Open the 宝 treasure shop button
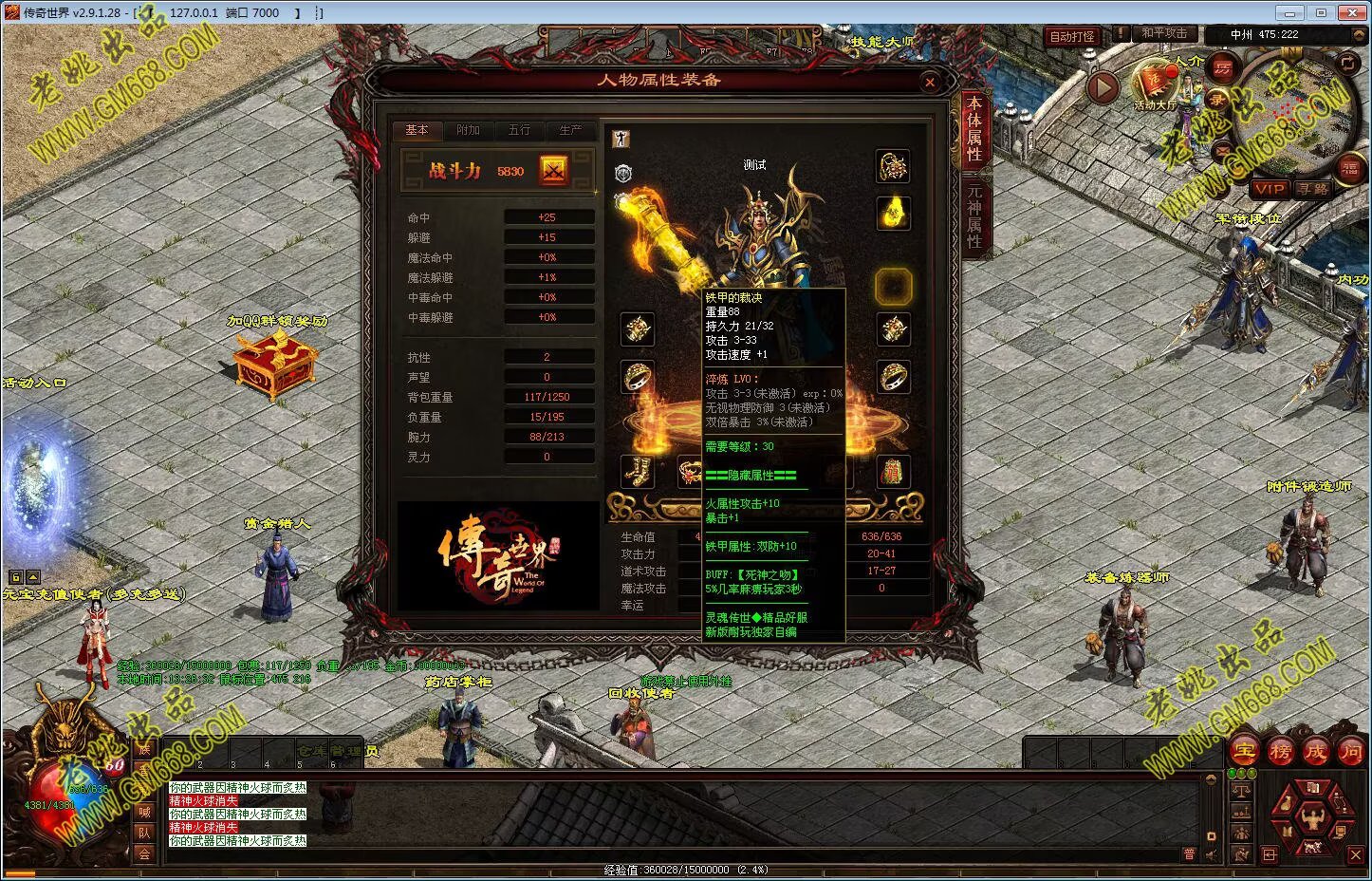1372x881 pixels. click(x=1244, y=751)
